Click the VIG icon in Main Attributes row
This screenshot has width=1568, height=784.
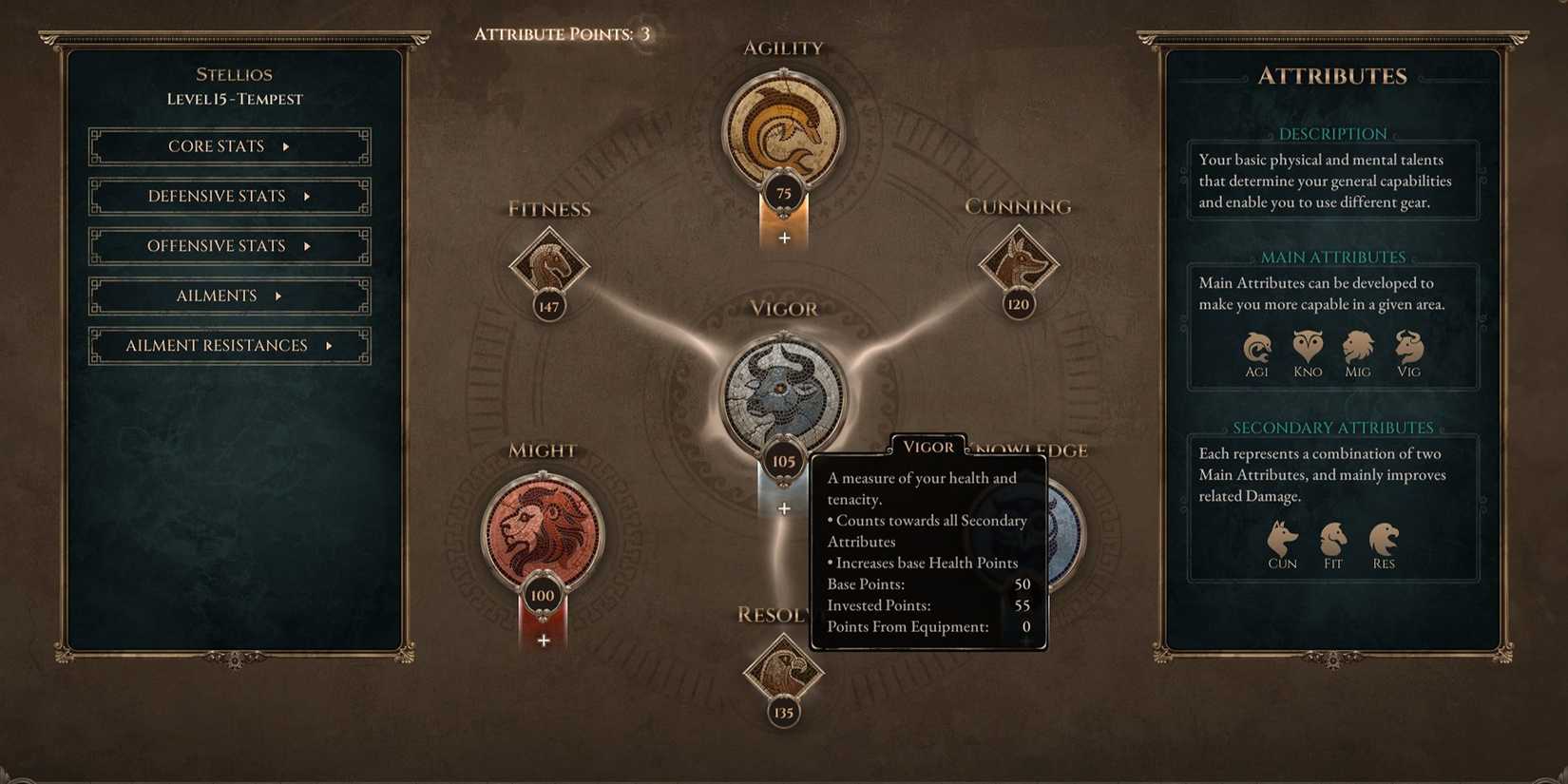[x=1407, y=347]
